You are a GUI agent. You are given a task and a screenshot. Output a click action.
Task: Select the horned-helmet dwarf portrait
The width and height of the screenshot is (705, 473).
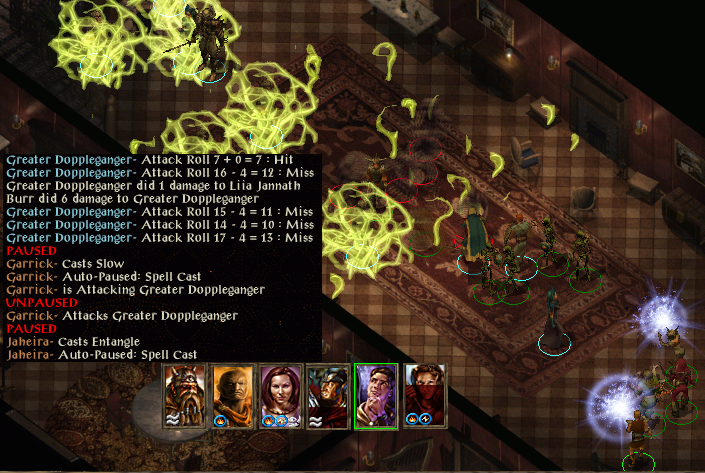(184, 394)
